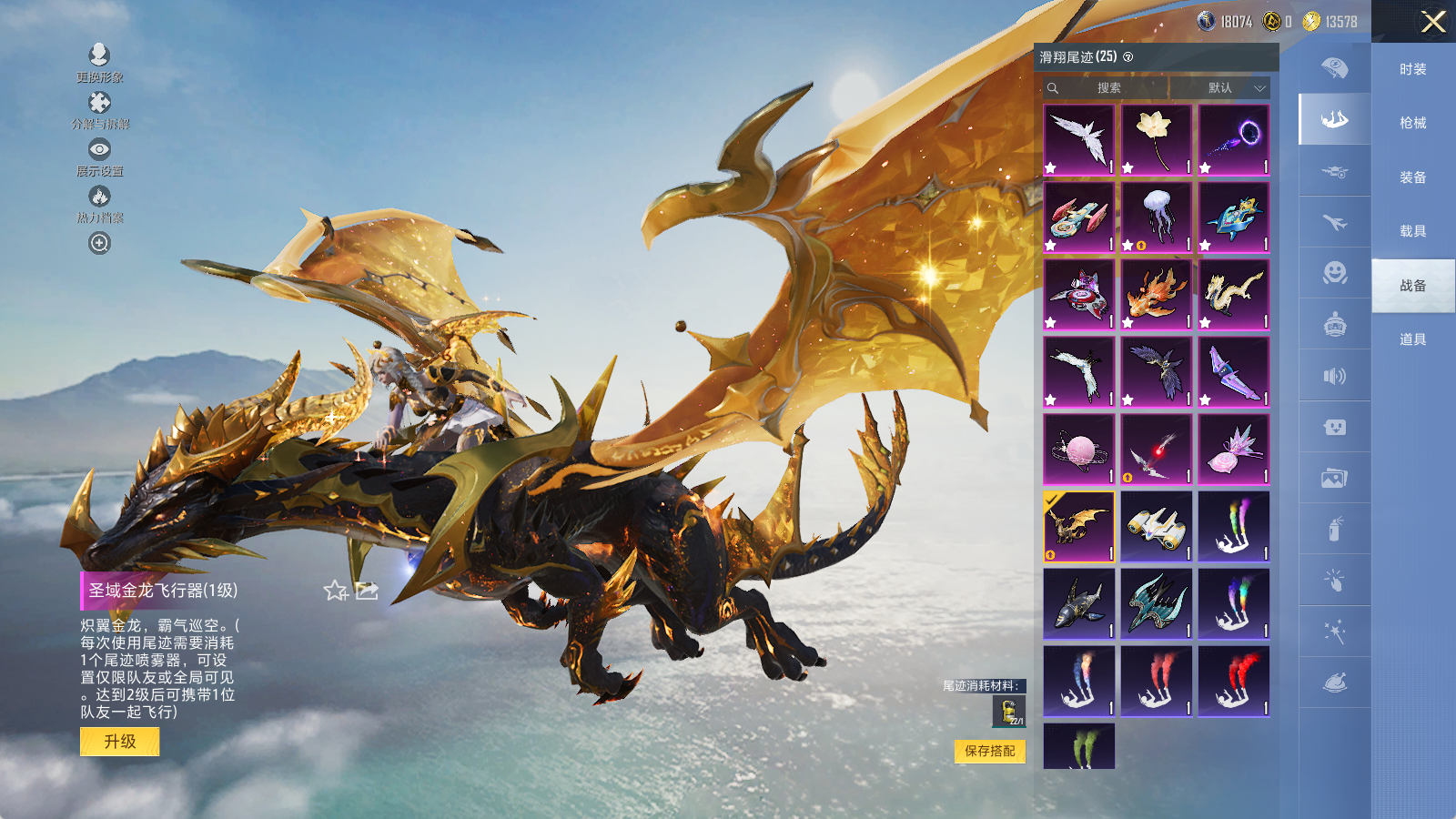The width and height of the screenshot is (1456, 819).
Task: Go to the 载具 vehicles tab
Action: click(x=1412, y=231)
